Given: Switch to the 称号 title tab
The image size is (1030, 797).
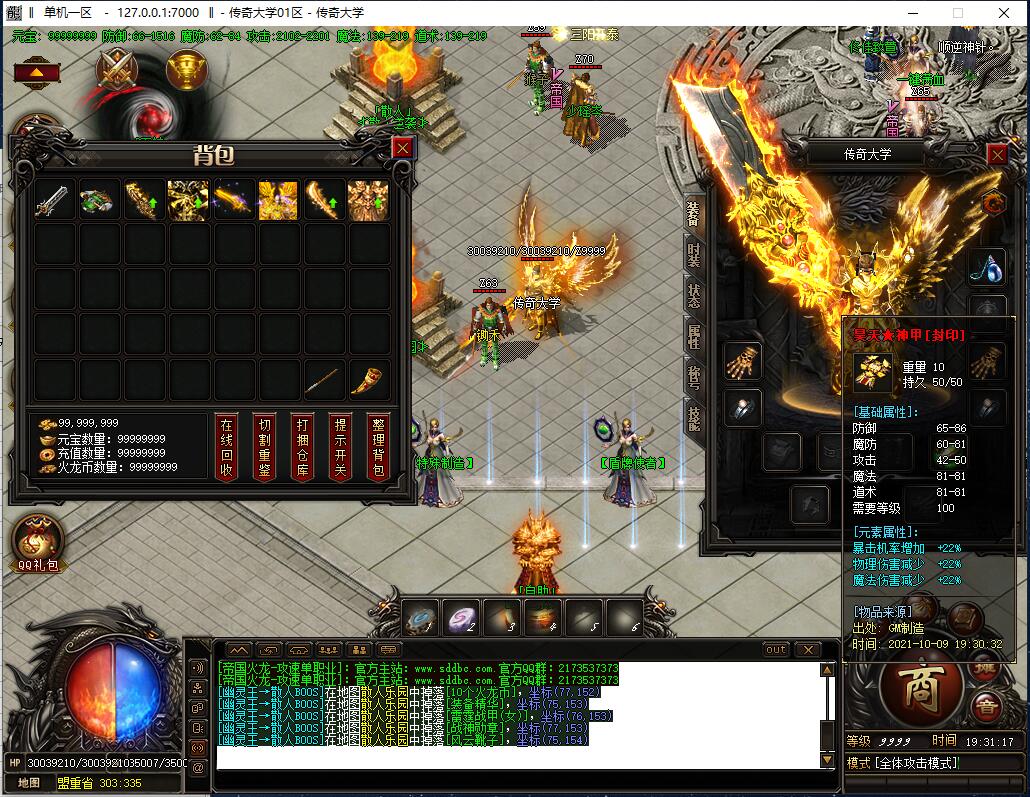Looking at the screenshot, I should coord(694,377).
